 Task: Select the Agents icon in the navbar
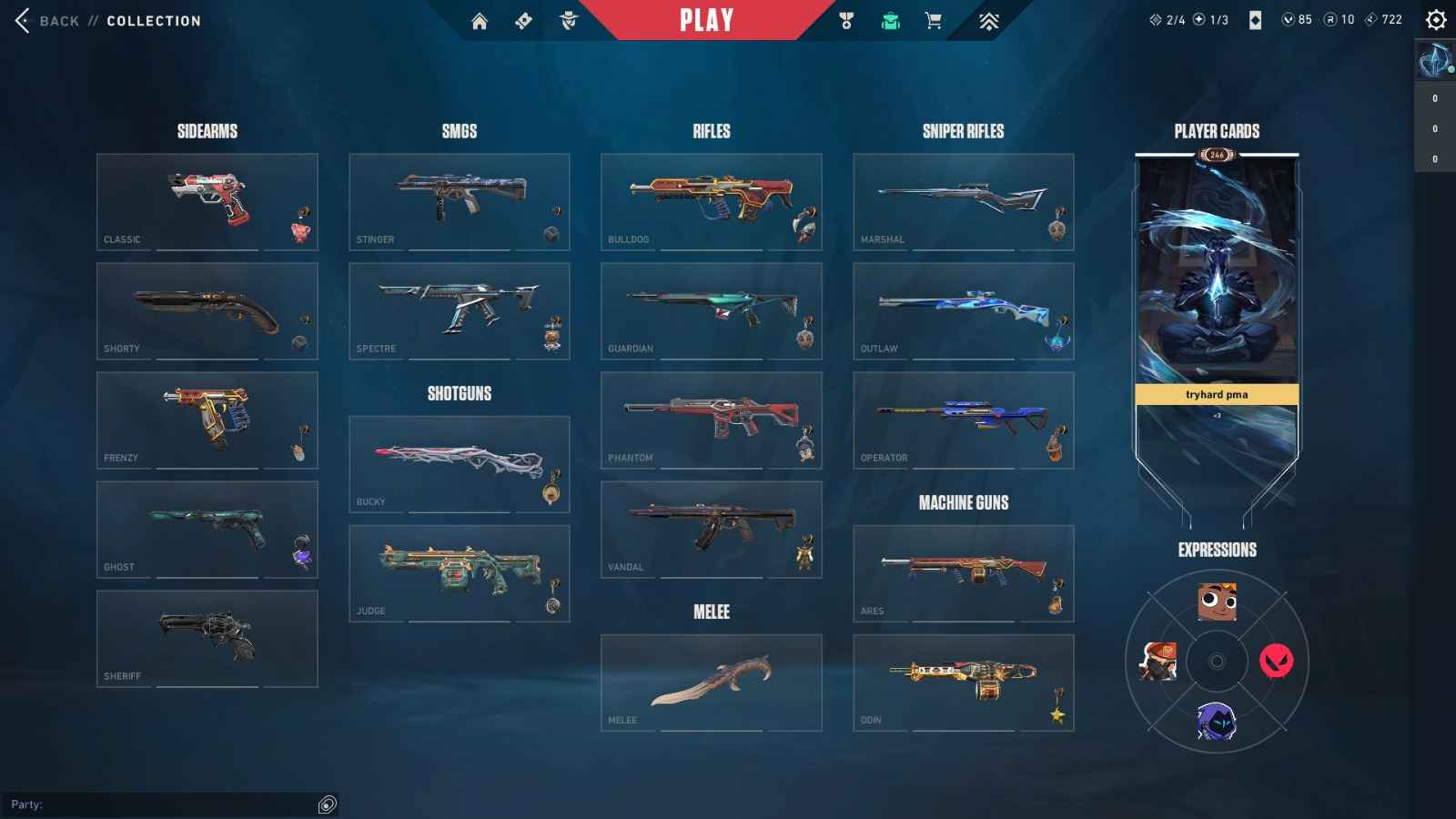tap(569, 19)
